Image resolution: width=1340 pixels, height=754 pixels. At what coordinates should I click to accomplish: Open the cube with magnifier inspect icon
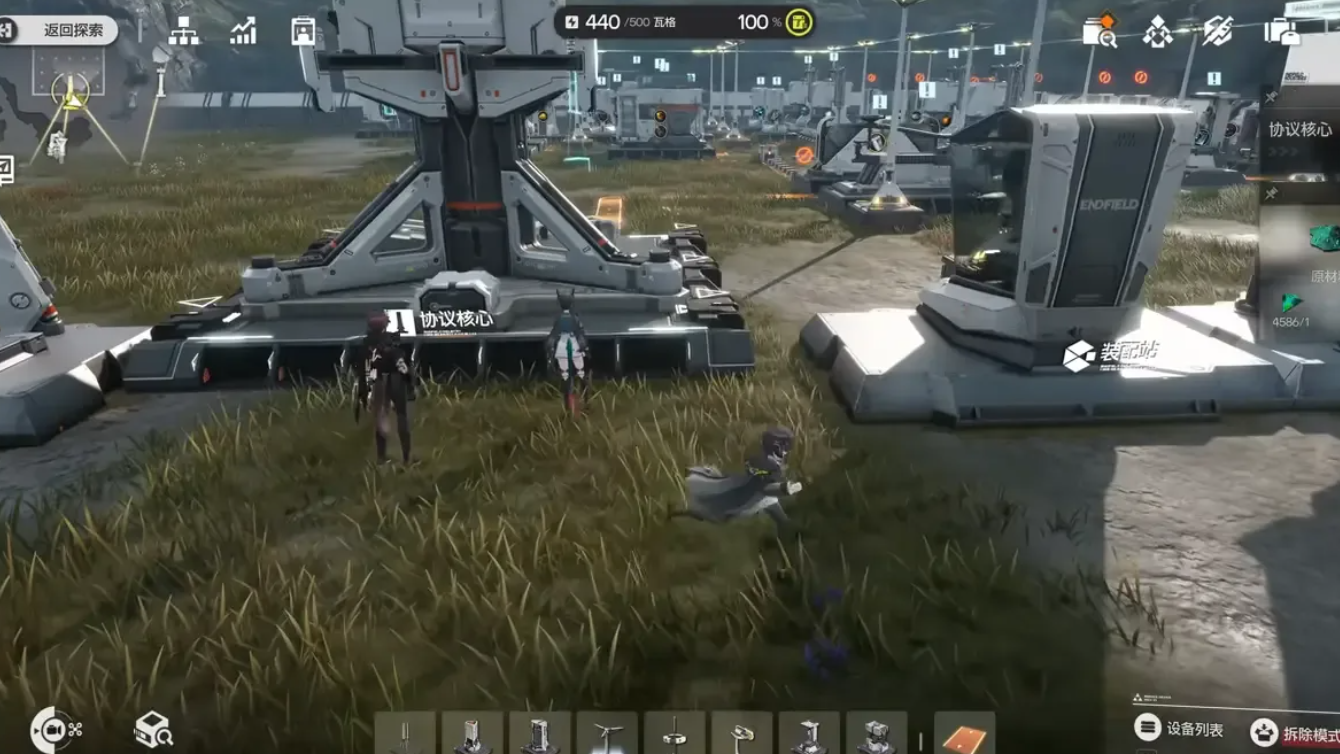[153, 729]
